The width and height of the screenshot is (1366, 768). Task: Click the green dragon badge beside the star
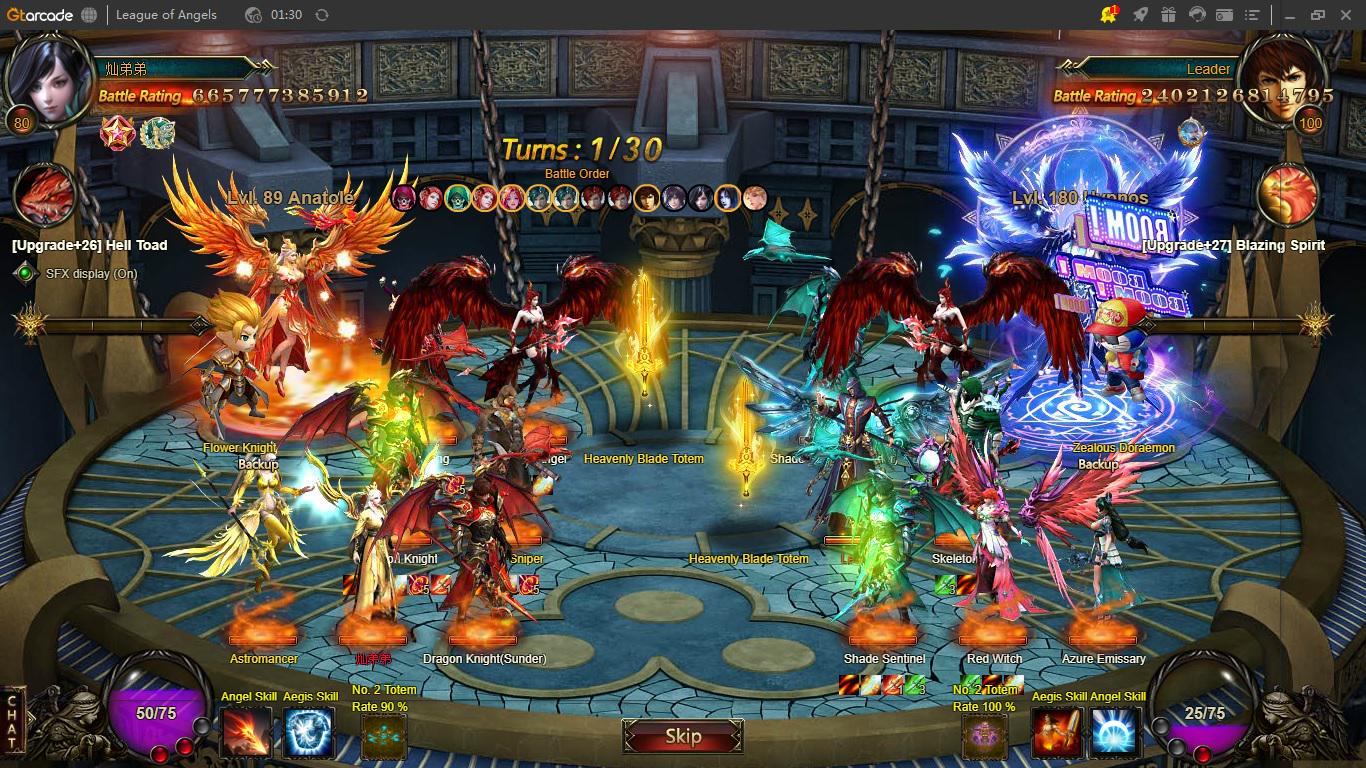coord(157,131)
